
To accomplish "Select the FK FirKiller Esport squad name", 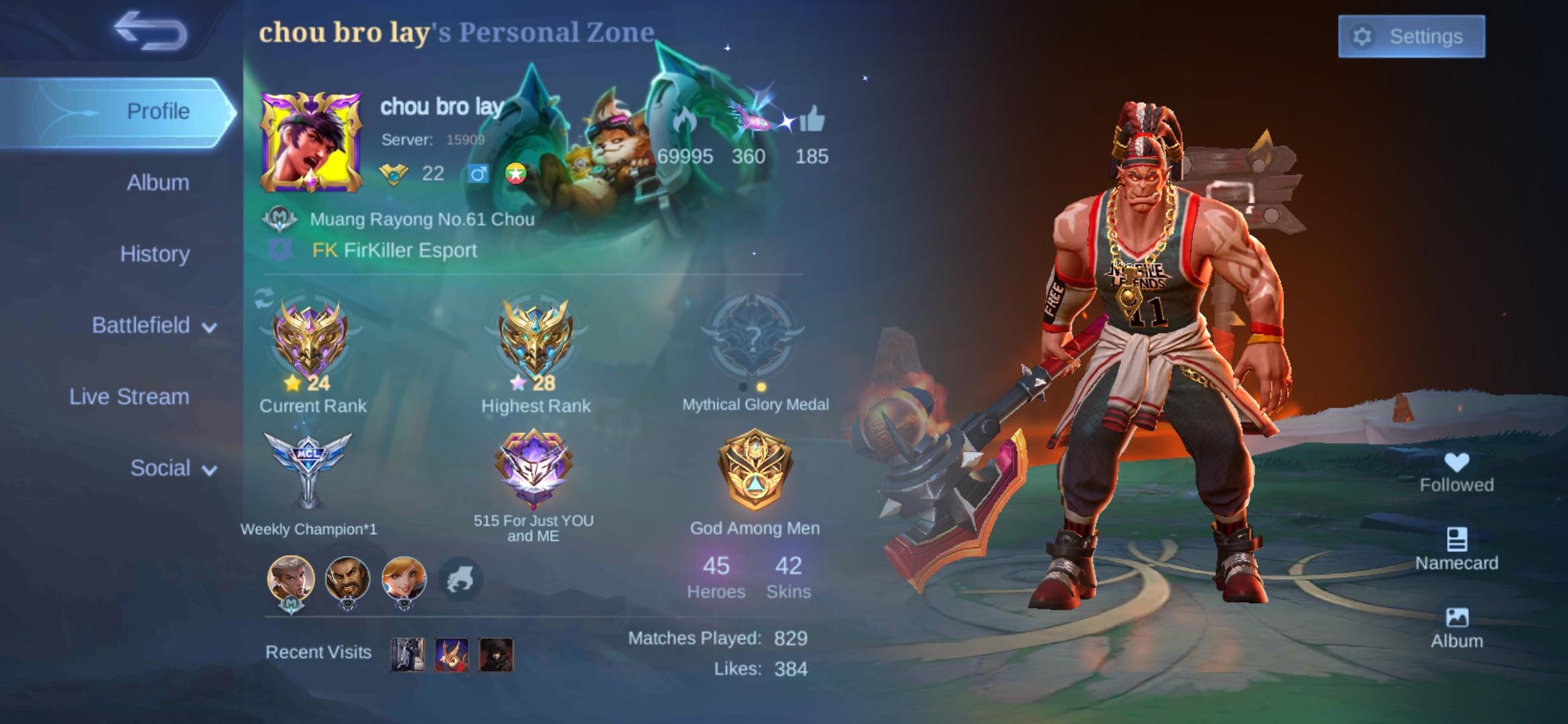I will point(394,251).
